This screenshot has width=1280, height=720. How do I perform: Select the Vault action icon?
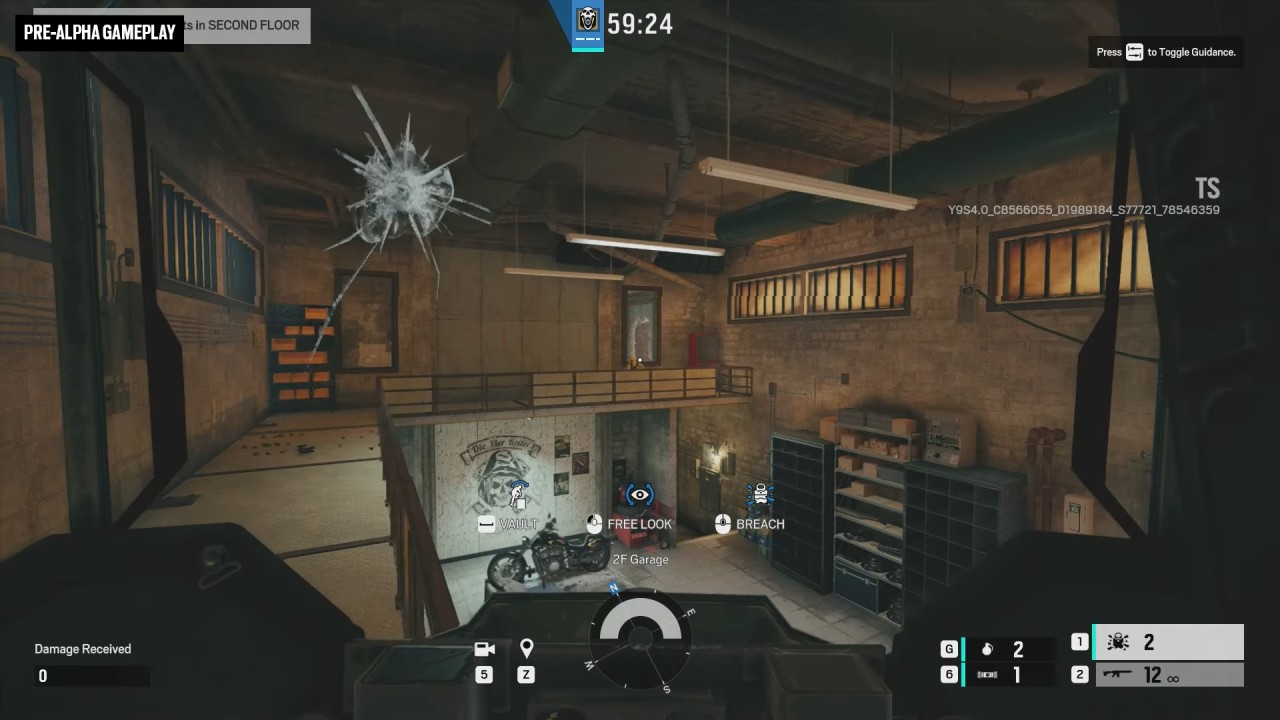point(518,494)
